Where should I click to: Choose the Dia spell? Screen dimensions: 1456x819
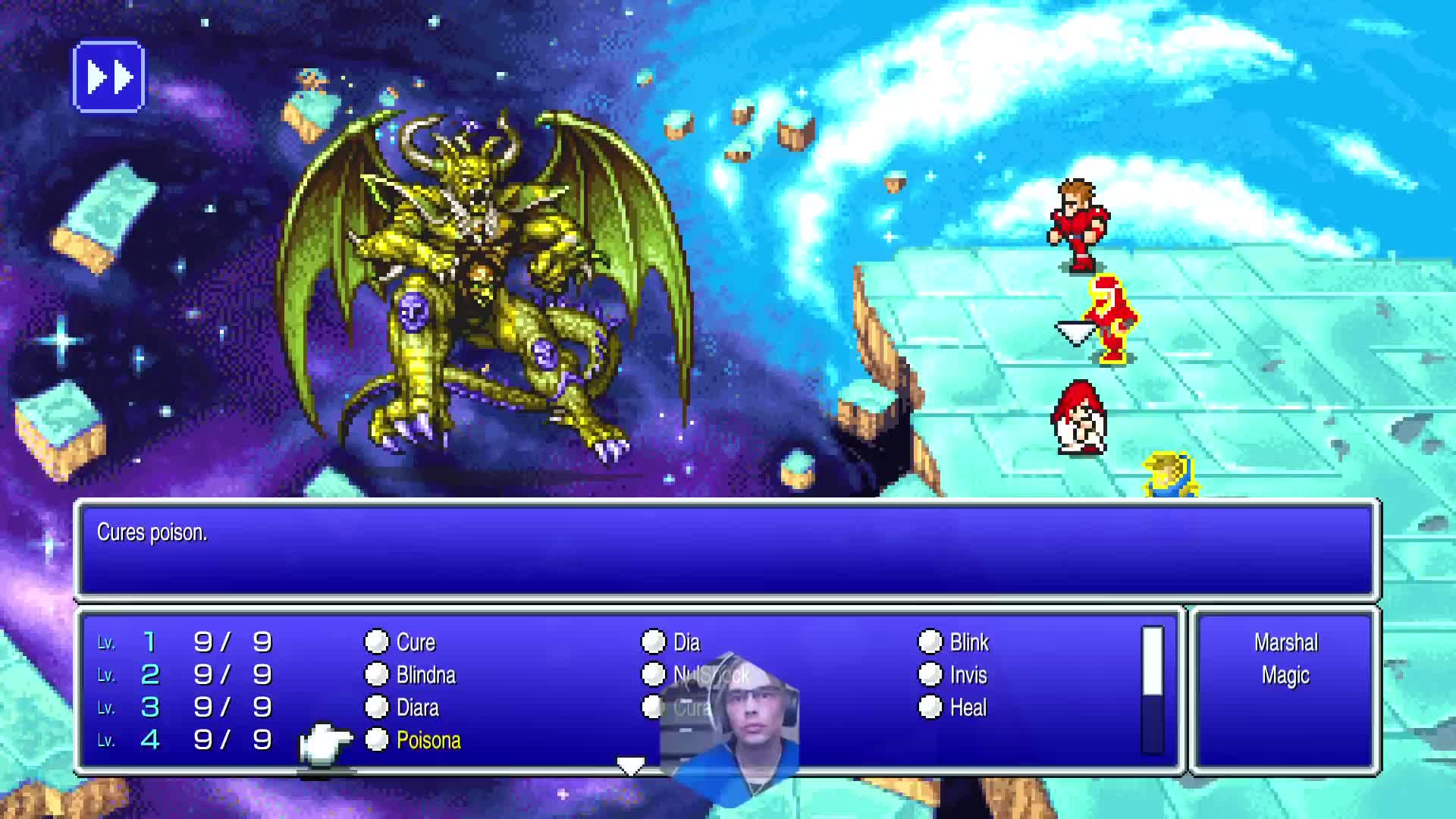point(686,642)
